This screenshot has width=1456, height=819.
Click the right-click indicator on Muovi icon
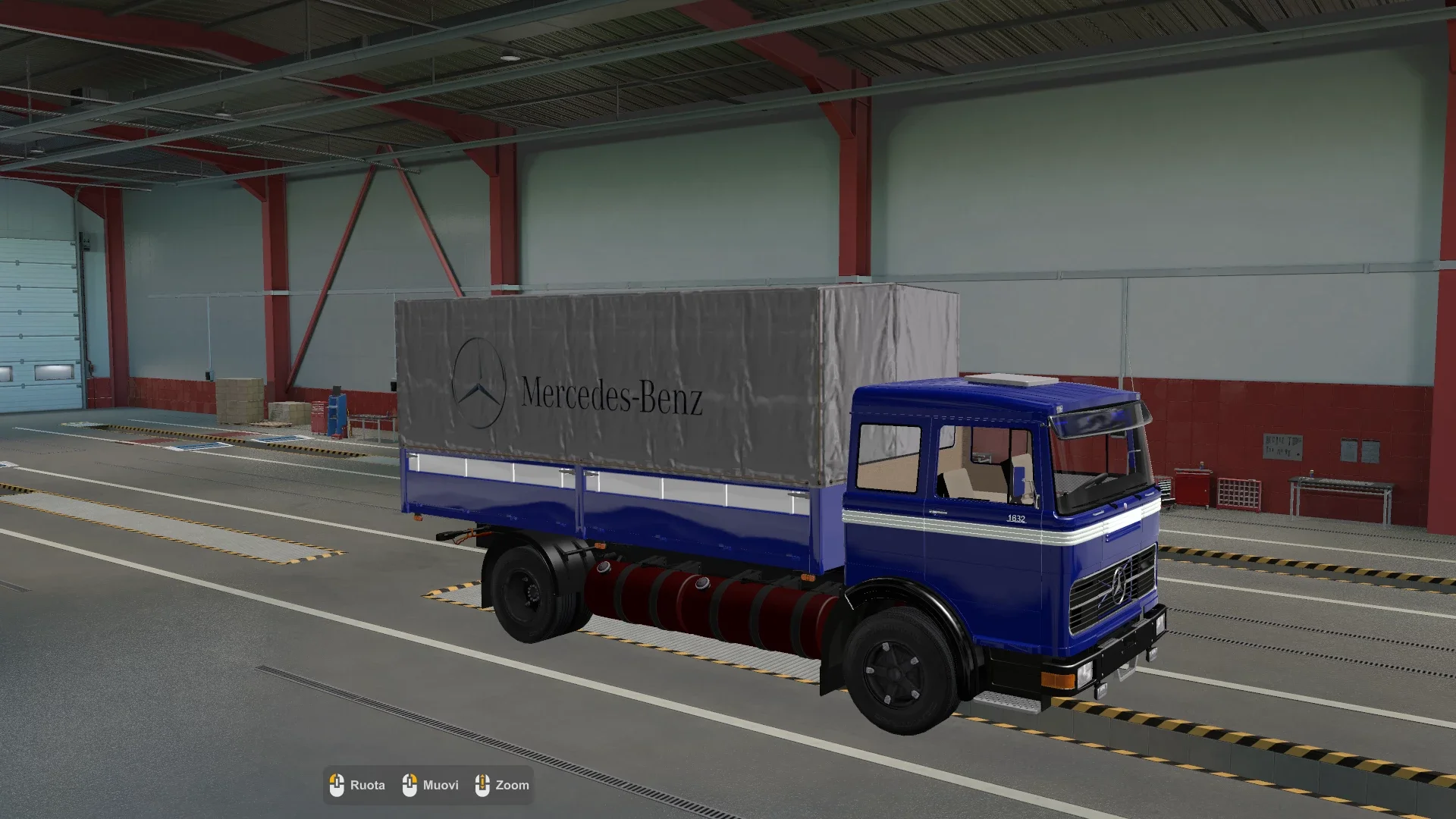416,778
